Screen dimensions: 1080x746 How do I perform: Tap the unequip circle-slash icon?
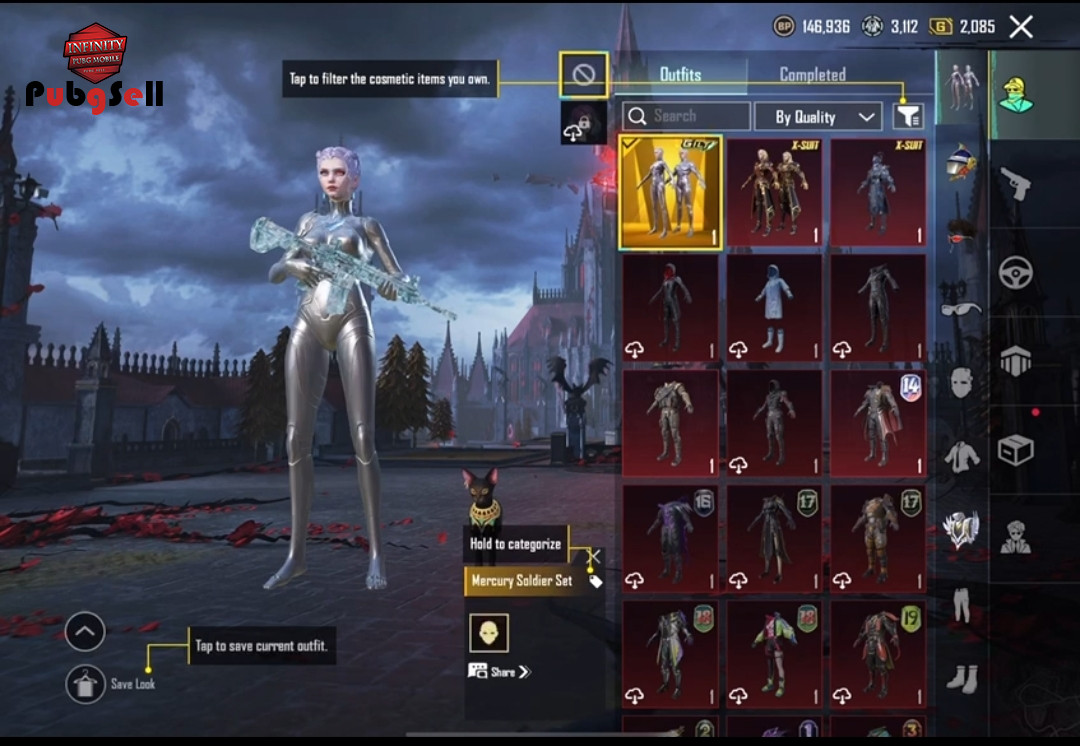pos(584,75)
